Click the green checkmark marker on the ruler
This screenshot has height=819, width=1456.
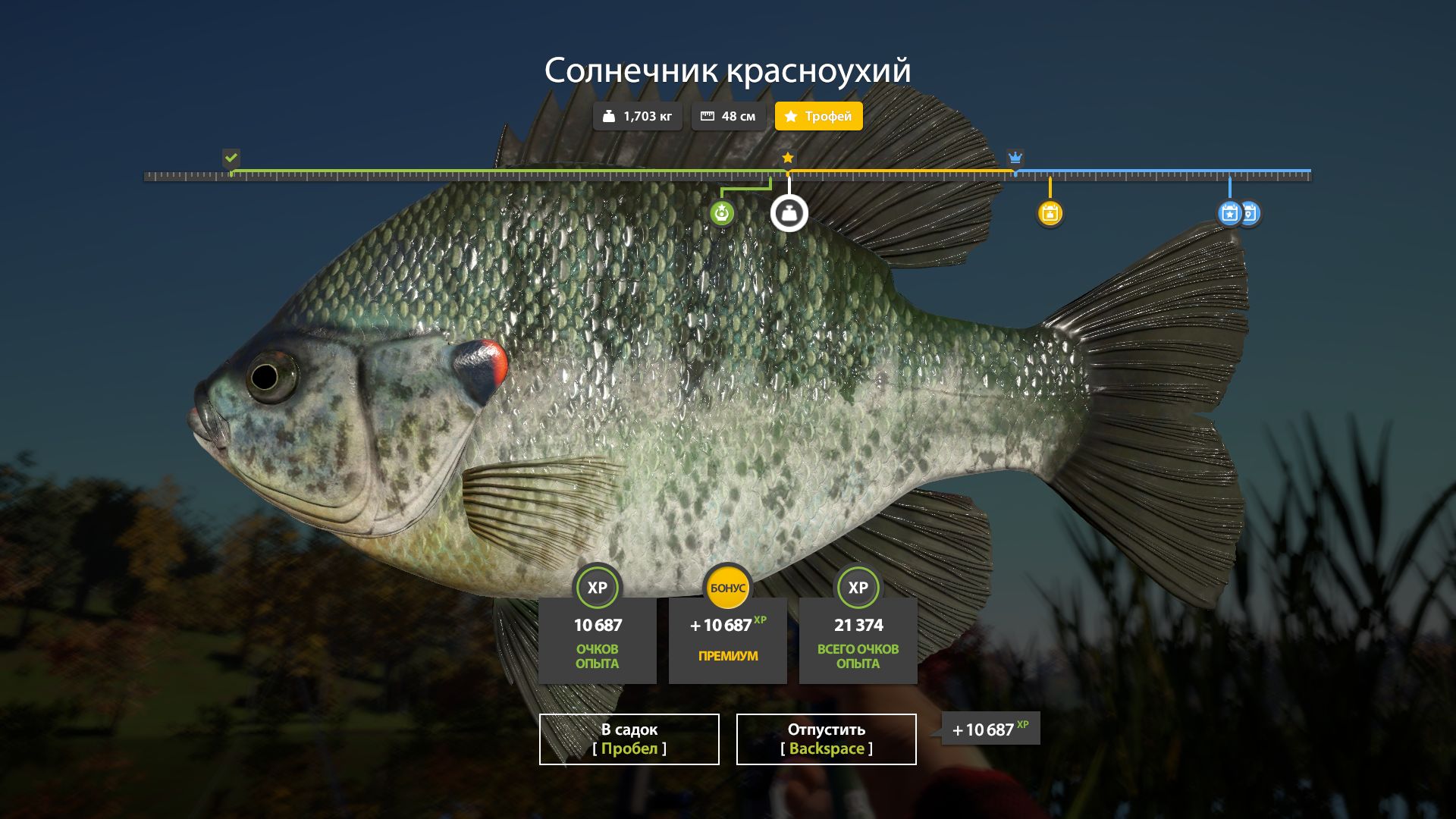point(231,158)
